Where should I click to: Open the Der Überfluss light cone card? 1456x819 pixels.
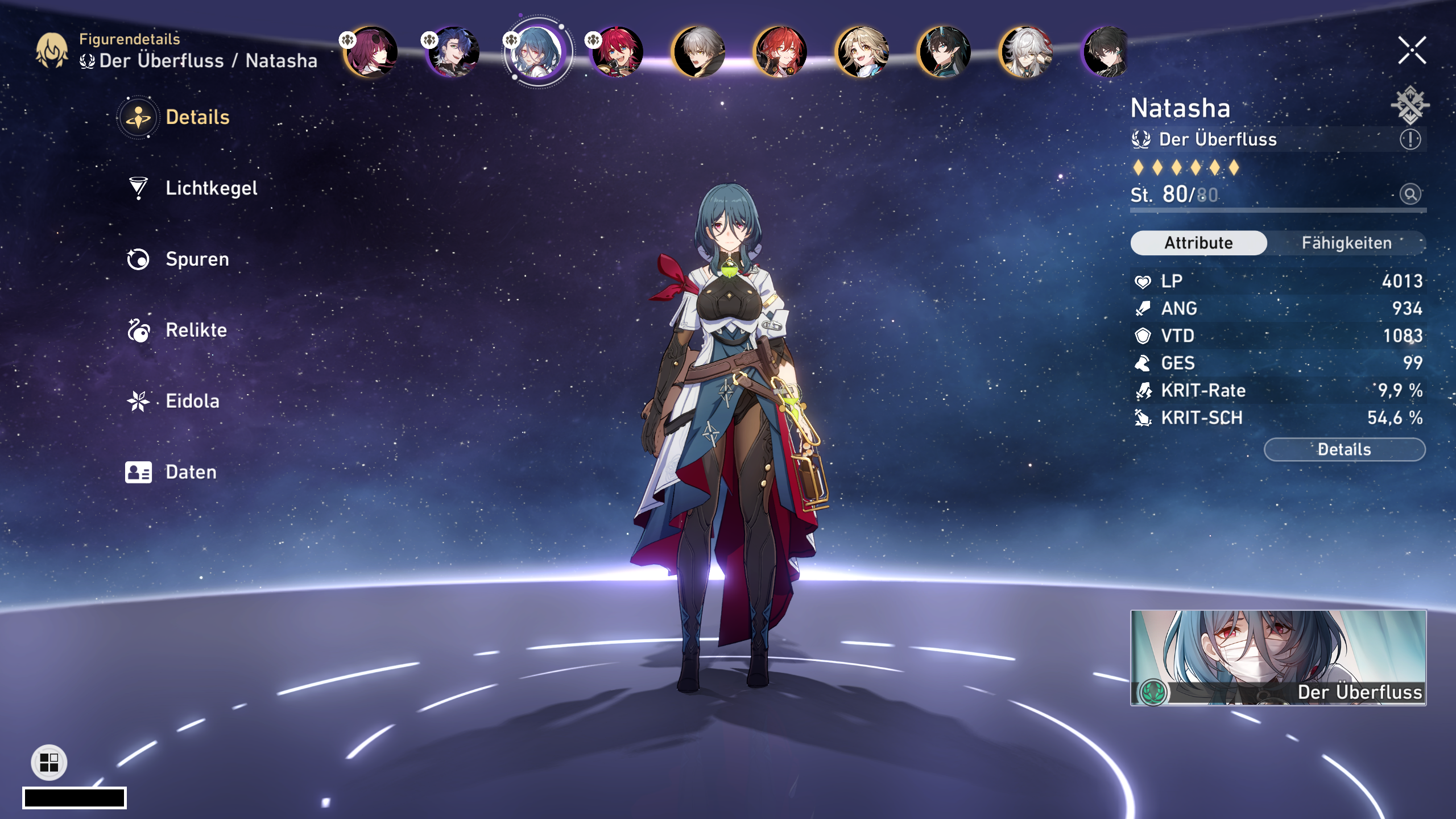click(1278, 657)
